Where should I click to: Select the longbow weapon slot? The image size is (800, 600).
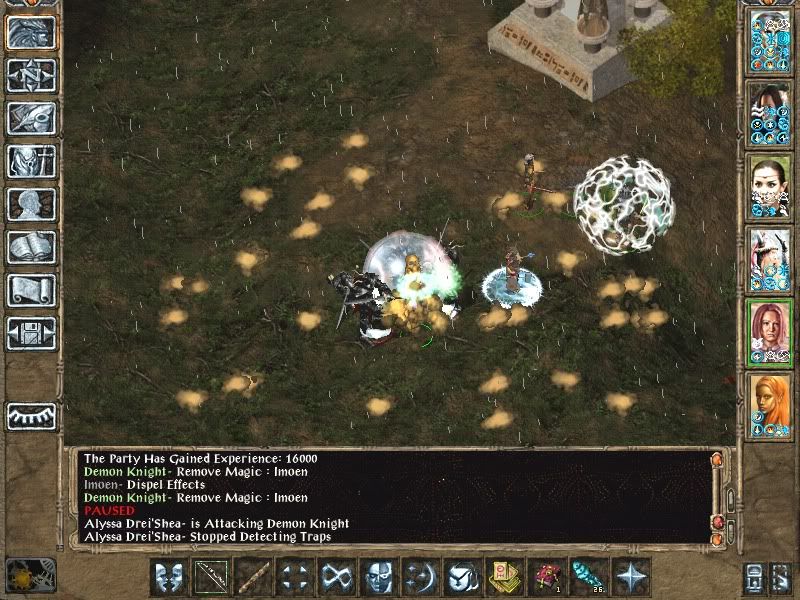point(210,576)
